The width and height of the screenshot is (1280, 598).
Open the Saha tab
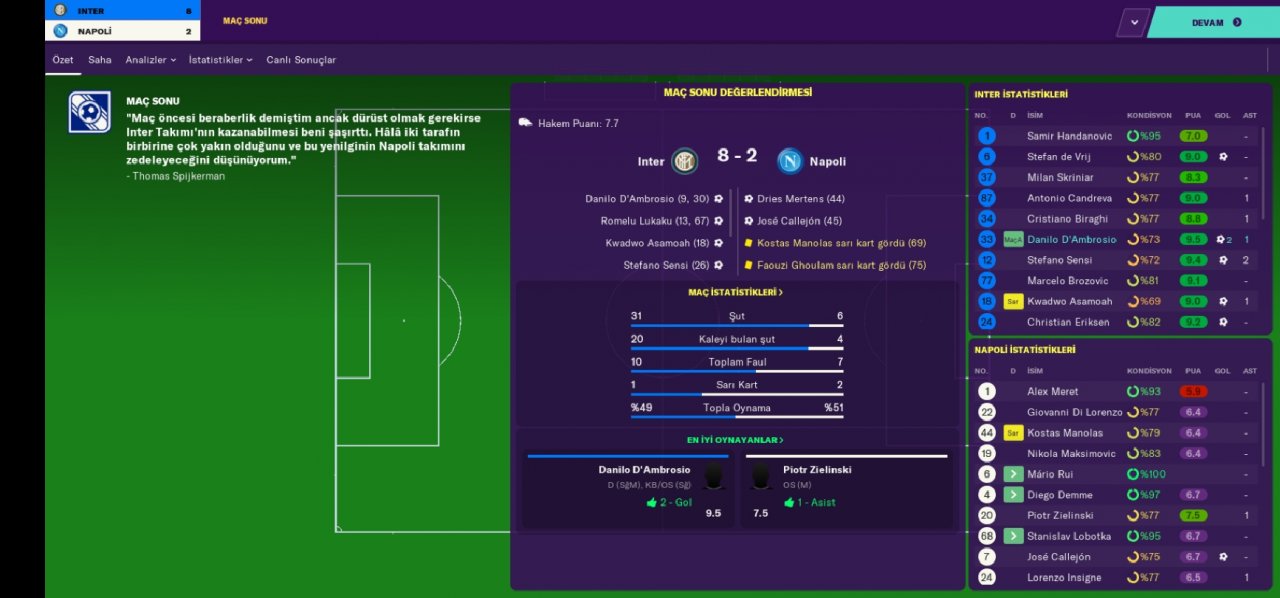point(100,60)
